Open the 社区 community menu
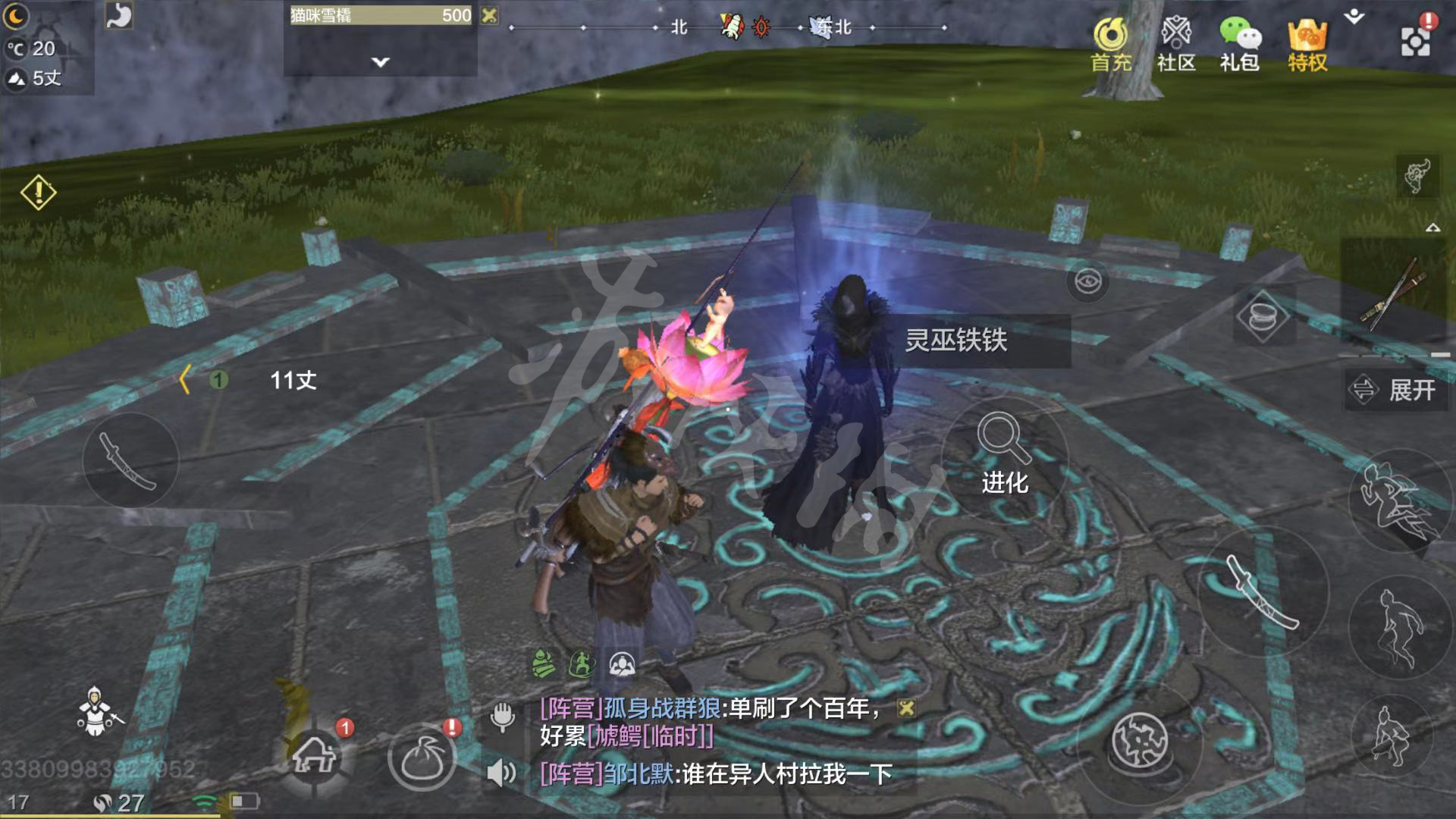 1175,45
